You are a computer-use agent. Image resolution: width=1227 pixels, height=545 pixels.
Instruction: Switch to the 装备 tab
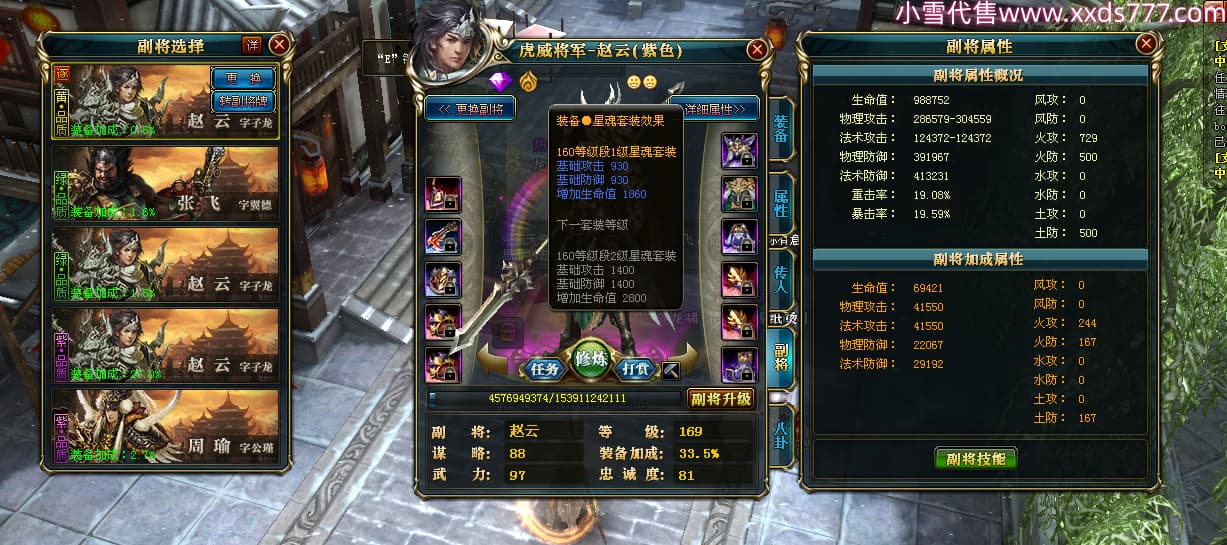click(x=780, y=129)
